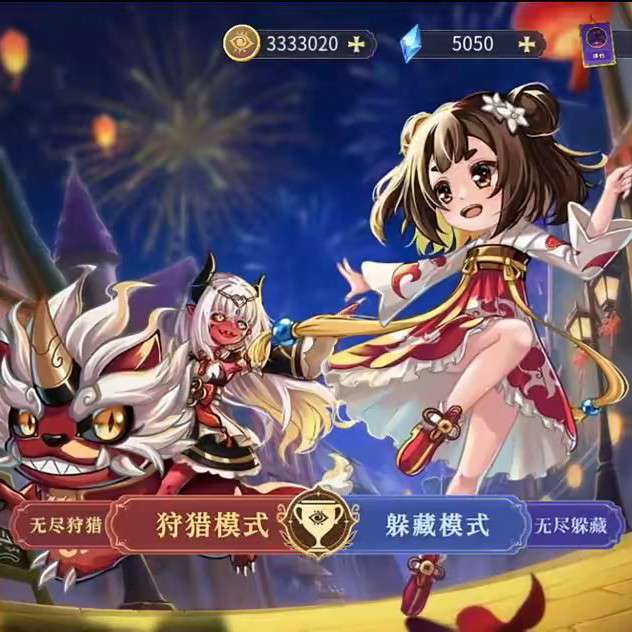Start 躲藏模式 hiding mode
This screenshot has width=632, height=632.
point(437,524)
